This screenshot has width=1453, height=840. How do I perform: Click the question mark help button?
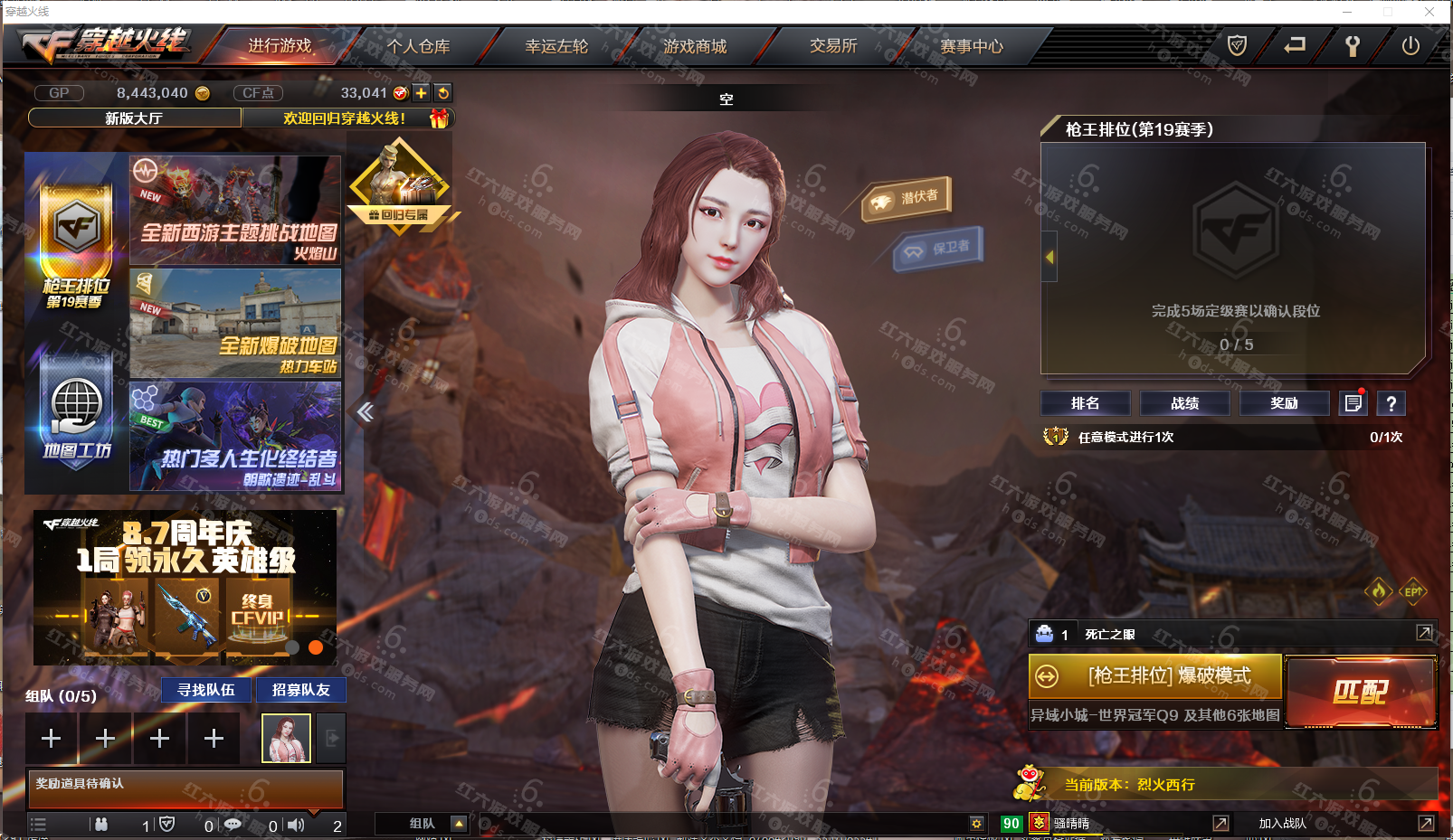click(1391, 403)
